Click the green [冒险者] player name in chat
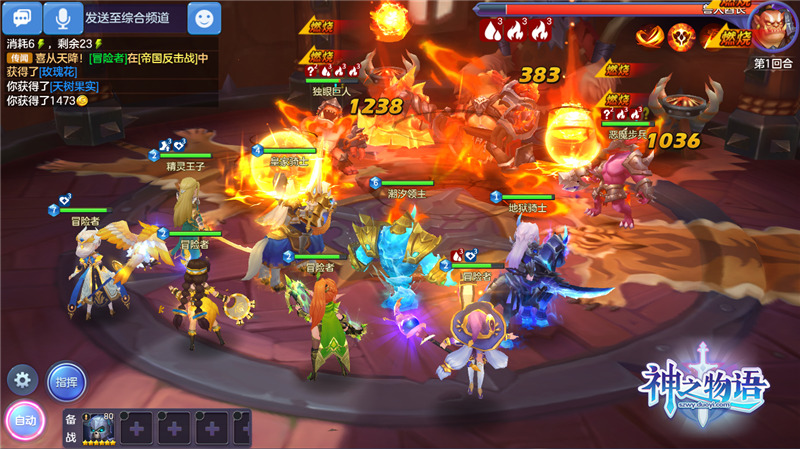The height and width of the screenshot is (449, 800). (x=107, y=58)
